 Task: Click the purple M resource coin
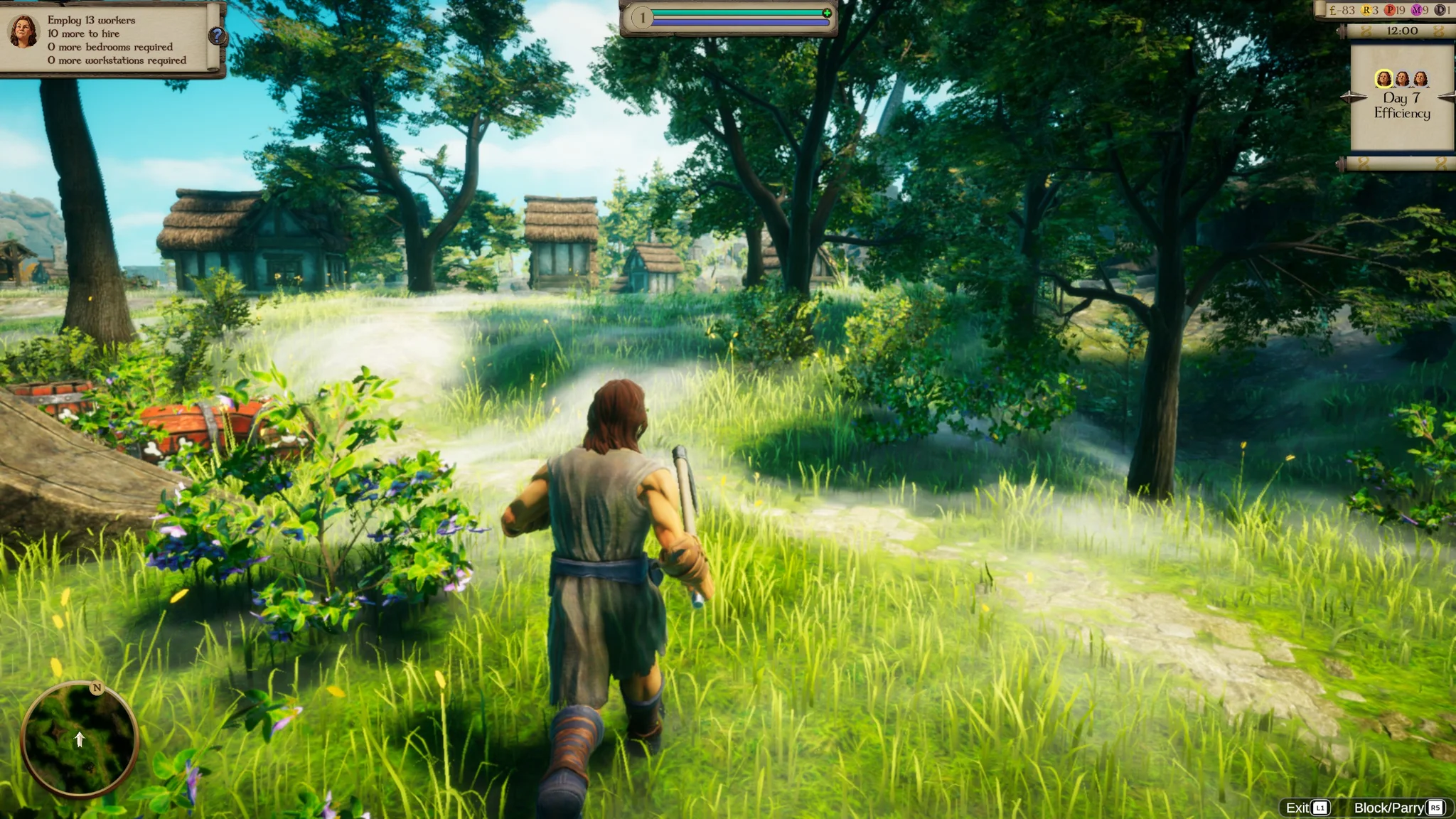[1416, 10]
